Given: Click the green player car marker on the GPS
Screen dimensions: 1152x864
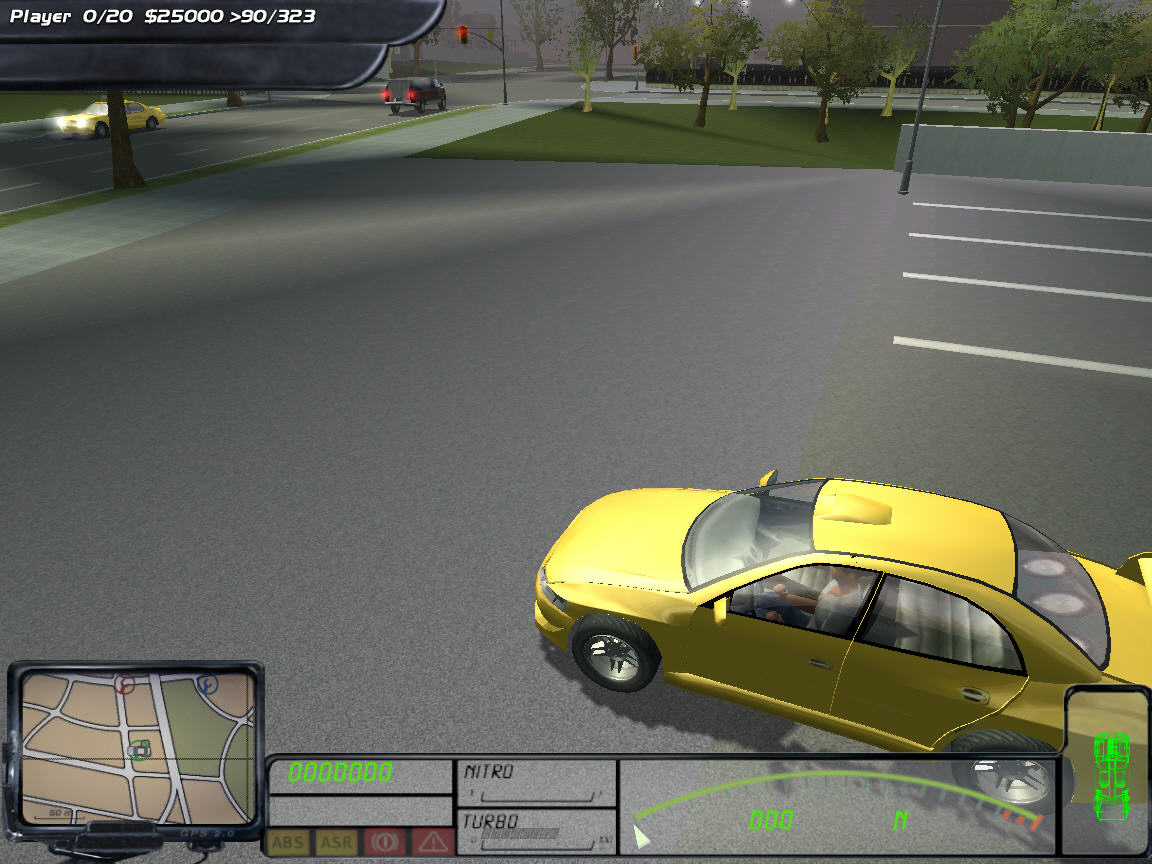Looking at the screenshot, I should pyautogui.click(x=141, y=748).
